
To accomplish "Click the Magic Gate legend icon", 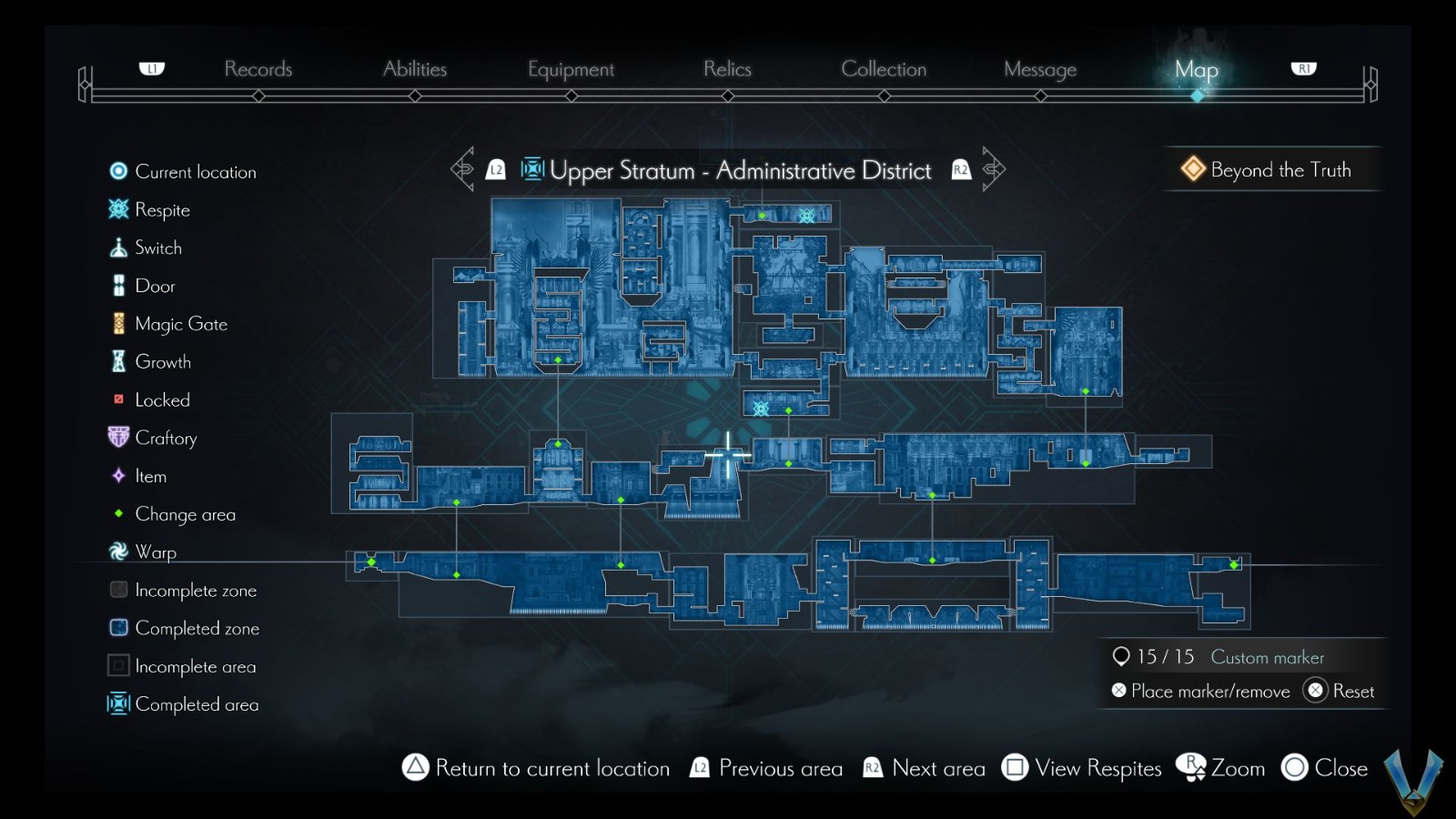I will 118,323.
